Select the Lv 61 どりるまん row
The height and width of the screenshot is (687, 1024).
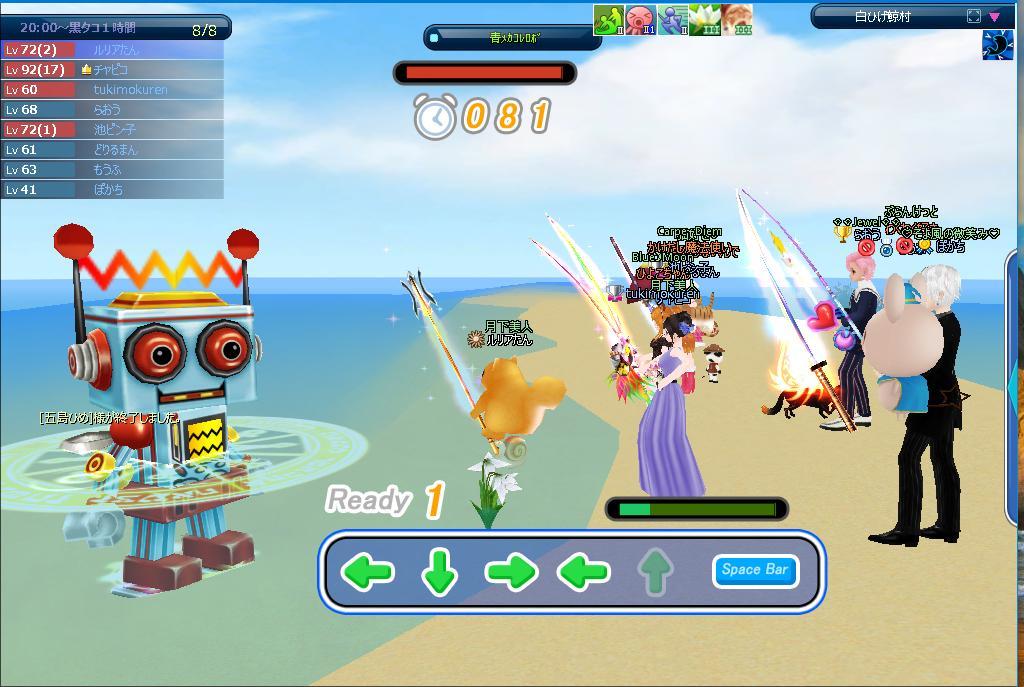point(112,150)
